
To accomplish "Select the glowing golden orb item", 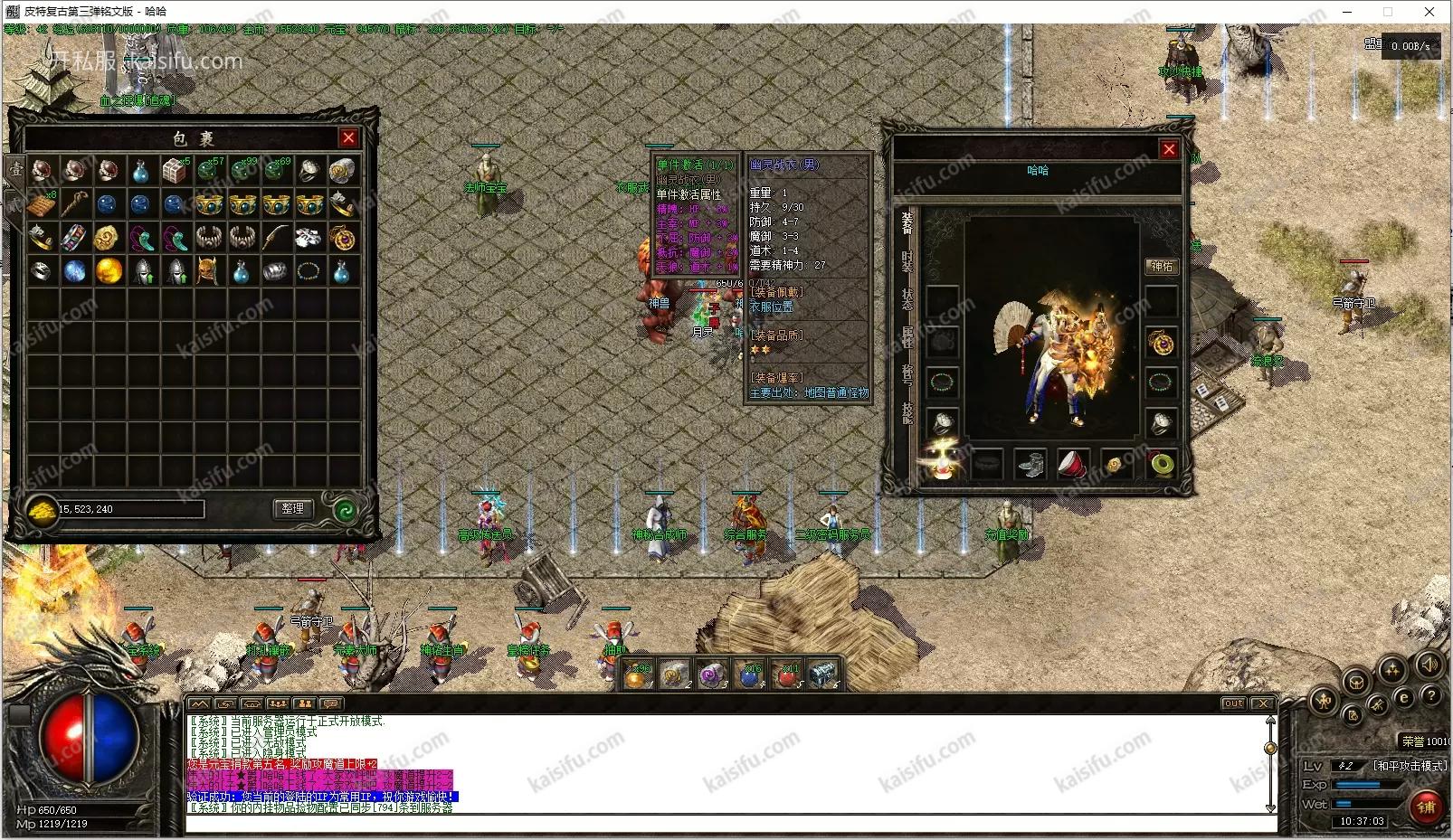I will click(x=109, y=270).
